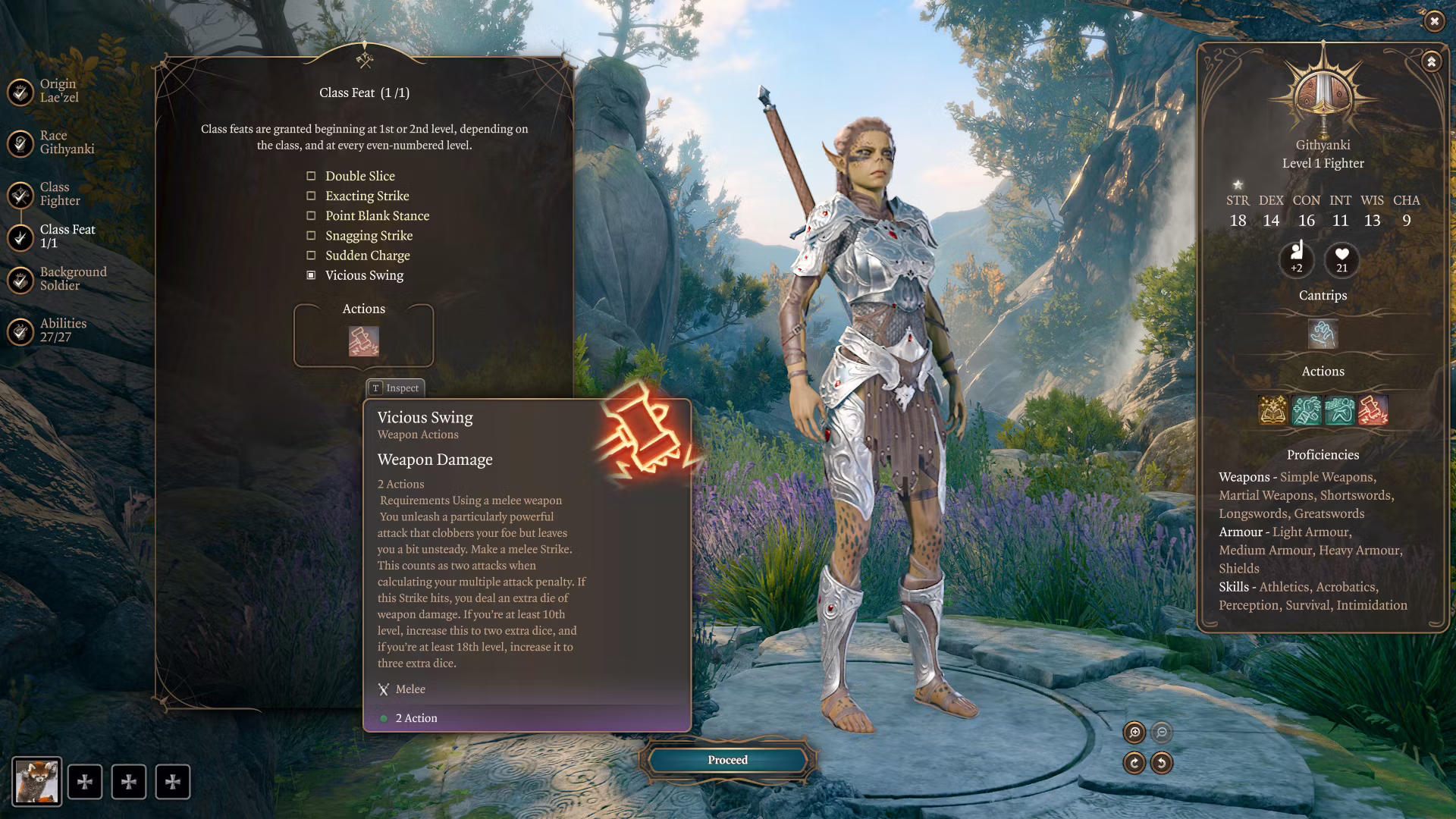
Task: Proceed to the next step
Action: click(x=727, y=760)
